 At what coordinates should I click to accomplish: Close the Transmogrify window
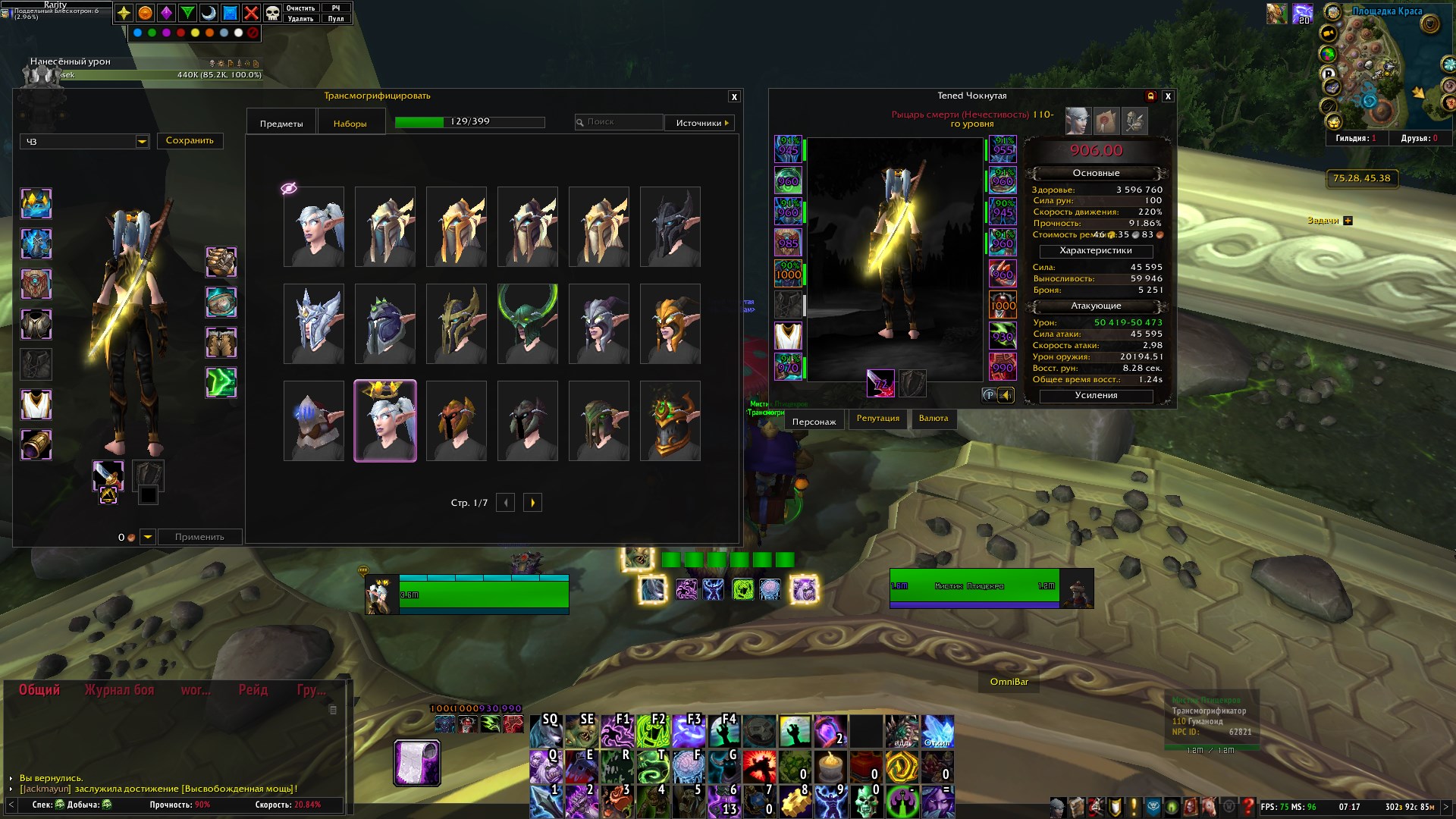(x=733, y=97)
